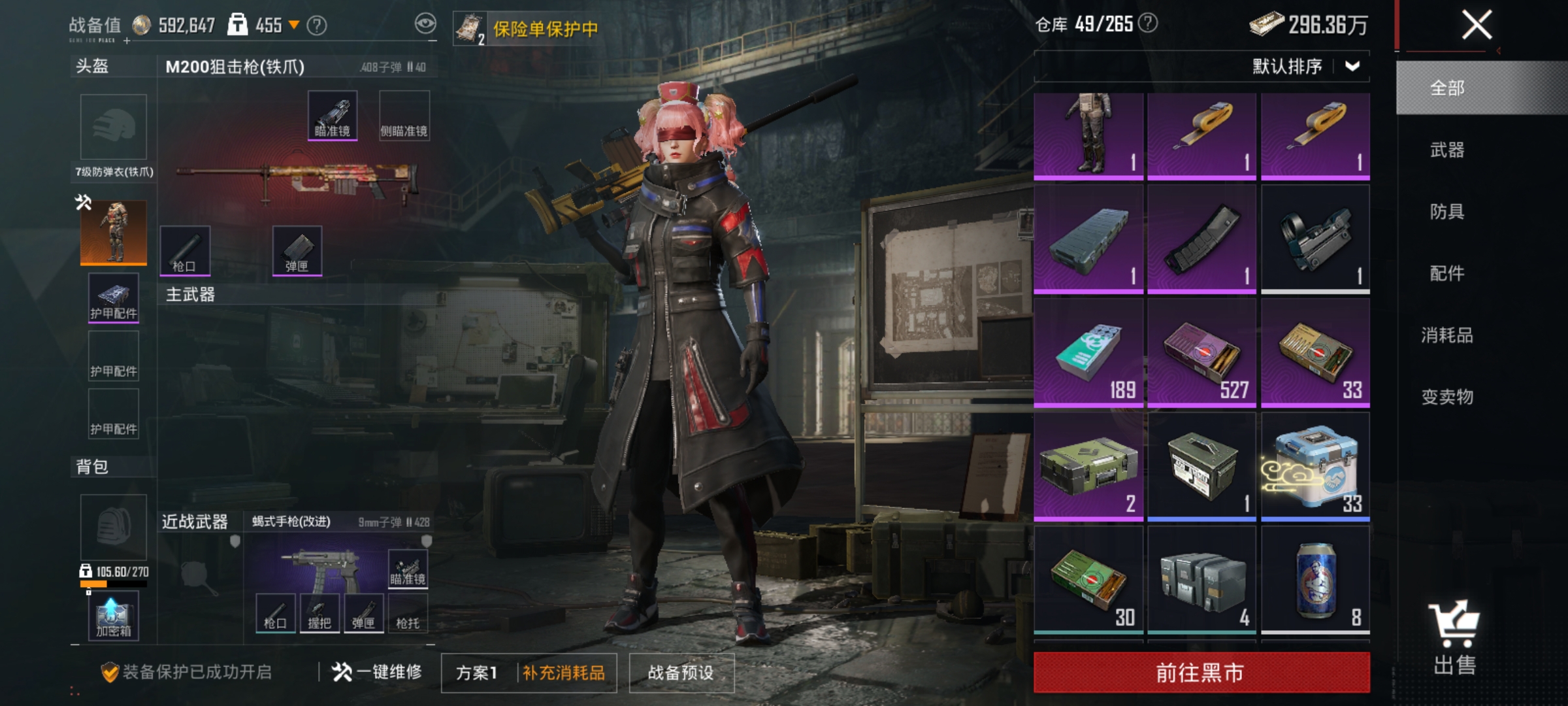Toggle the eye preview icon at the top
1568x706 pixels.
coord(425,22)
